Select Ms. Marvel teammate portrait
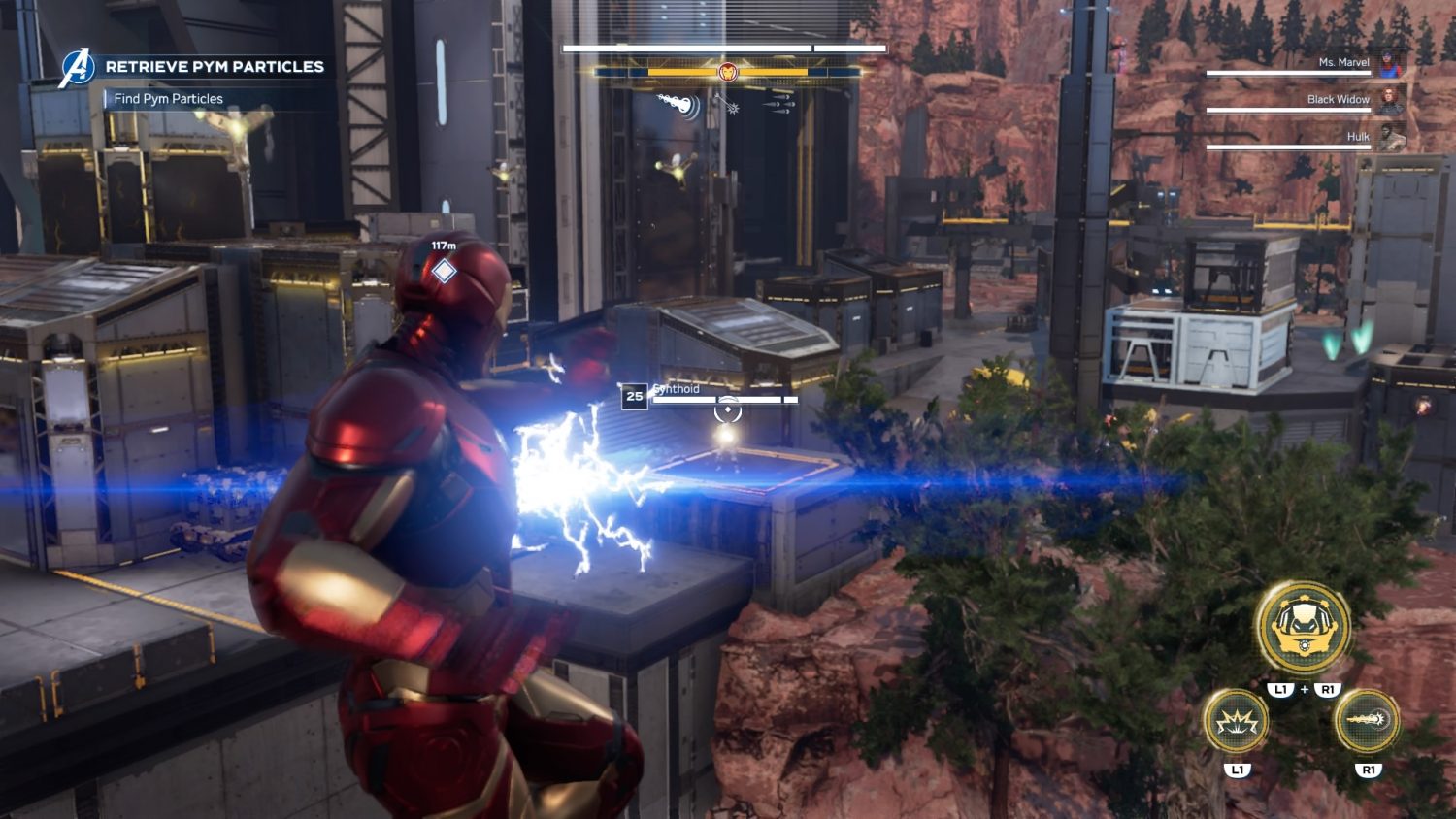 (1390, 63)
